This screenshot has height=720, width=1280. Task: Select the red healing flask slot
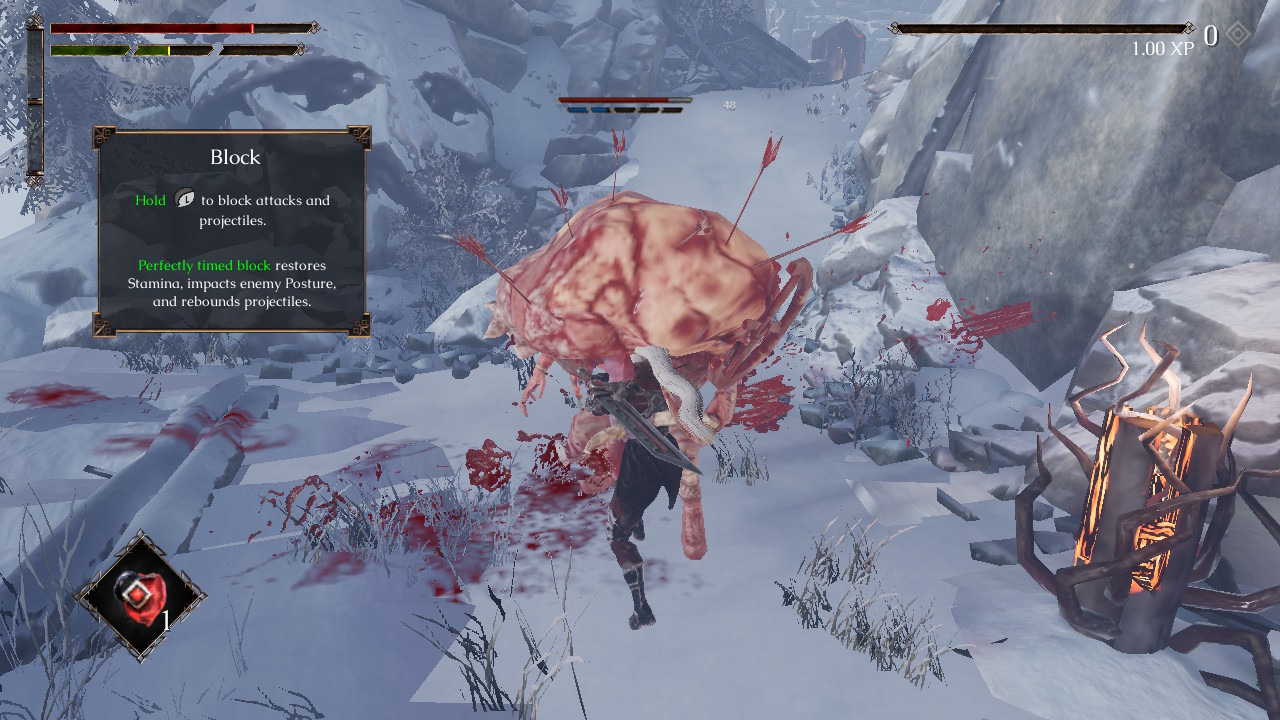(x=141, y=596)
